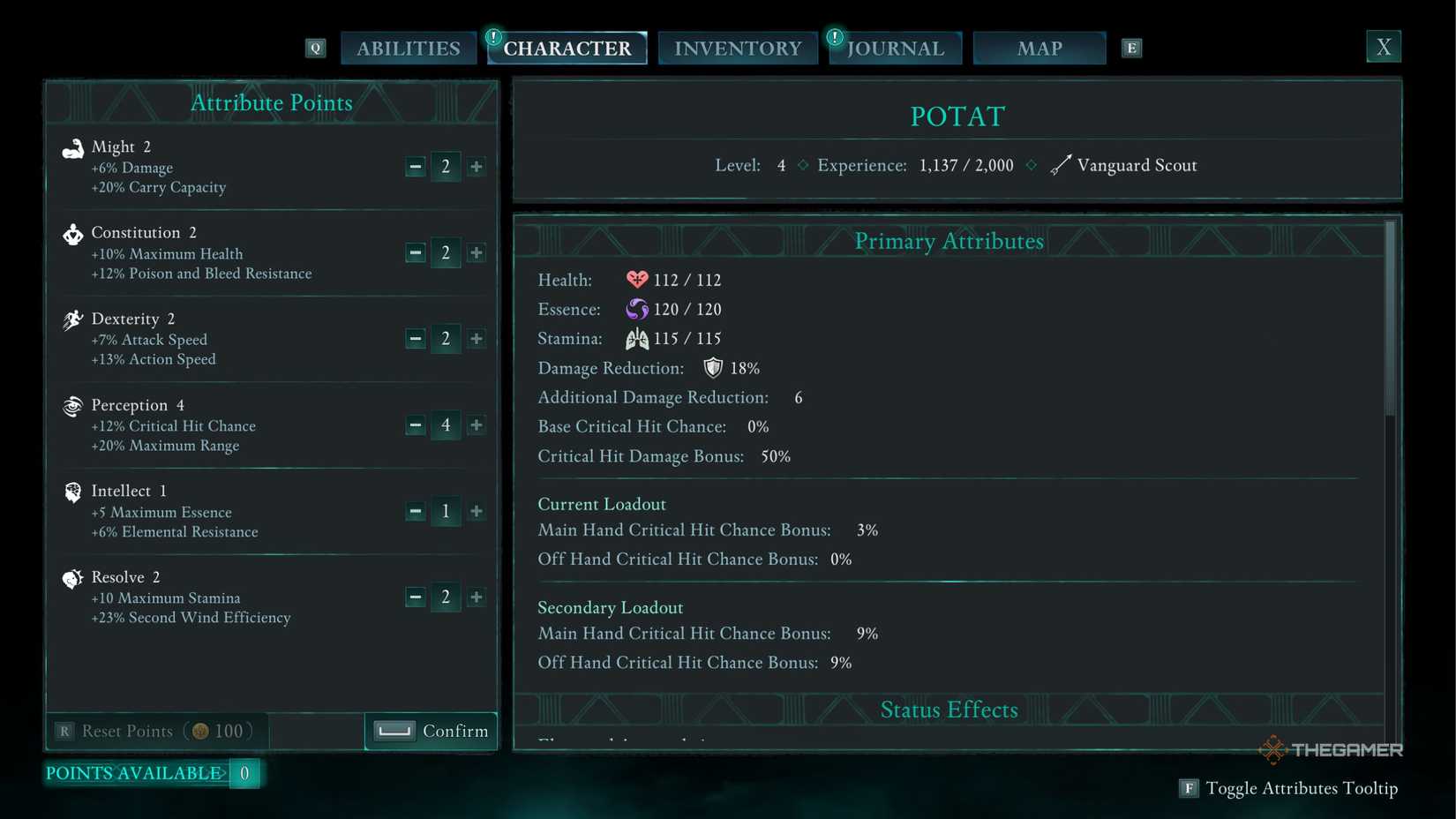This screenshot has height=819, width=1456.
Task: Click the Resolve attribute icon
Action: [x=73, y=578]
